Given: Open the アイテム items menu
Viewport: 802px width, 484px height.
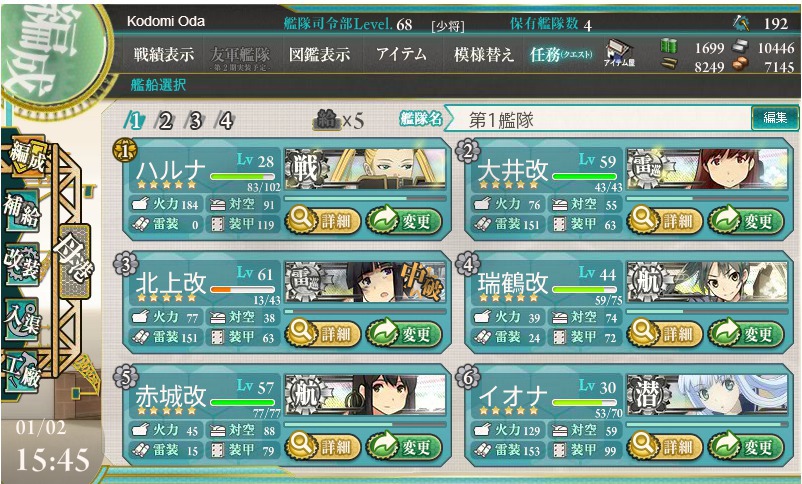Looking at the screenshot, I should pyautogui.click(x=401, y=56).
